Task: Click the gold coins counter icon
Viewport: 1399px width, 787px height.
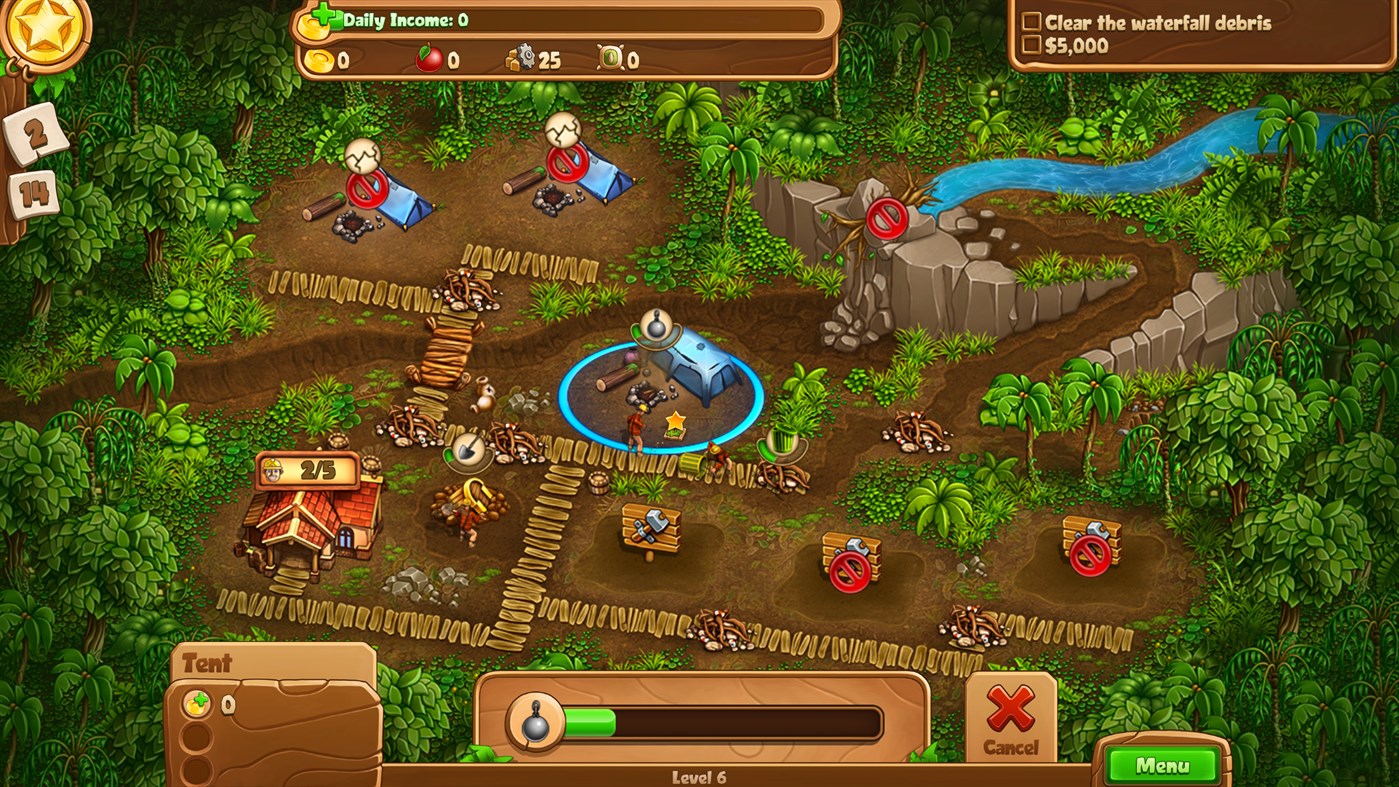Action: pyautogui.click(x=317, y=58)
